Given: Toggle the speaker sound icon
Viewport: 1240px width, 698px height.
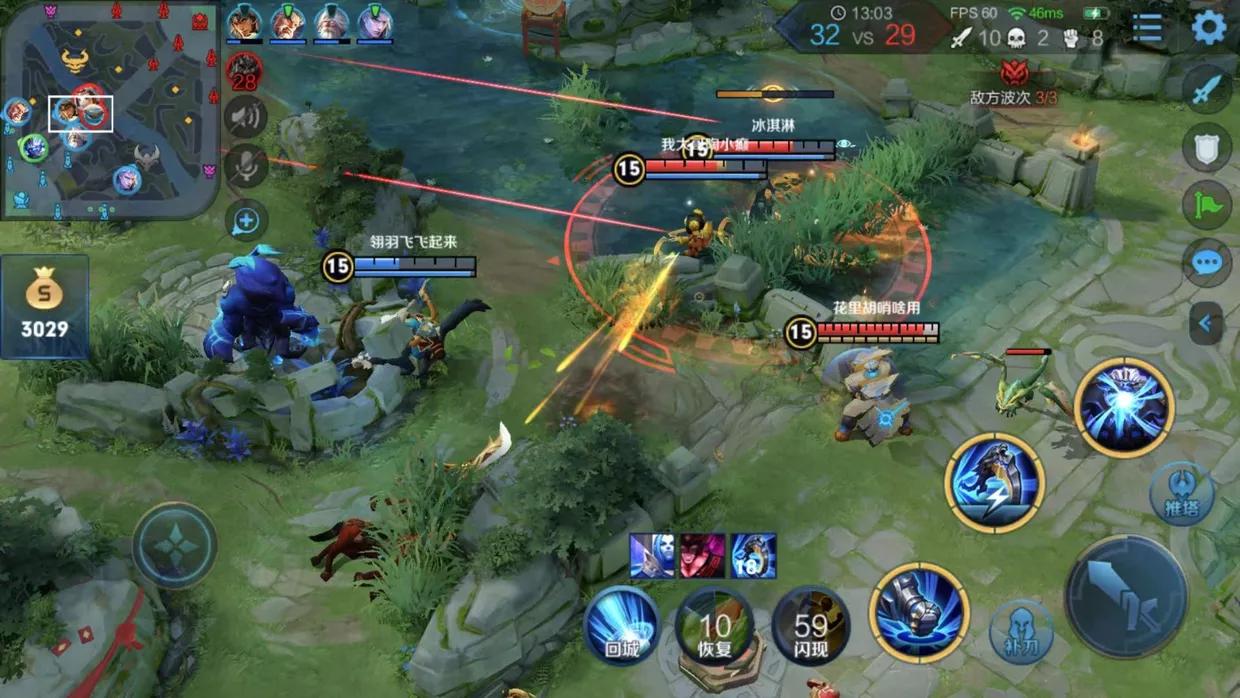Looking at the screenshot, I should coord(245,117).
